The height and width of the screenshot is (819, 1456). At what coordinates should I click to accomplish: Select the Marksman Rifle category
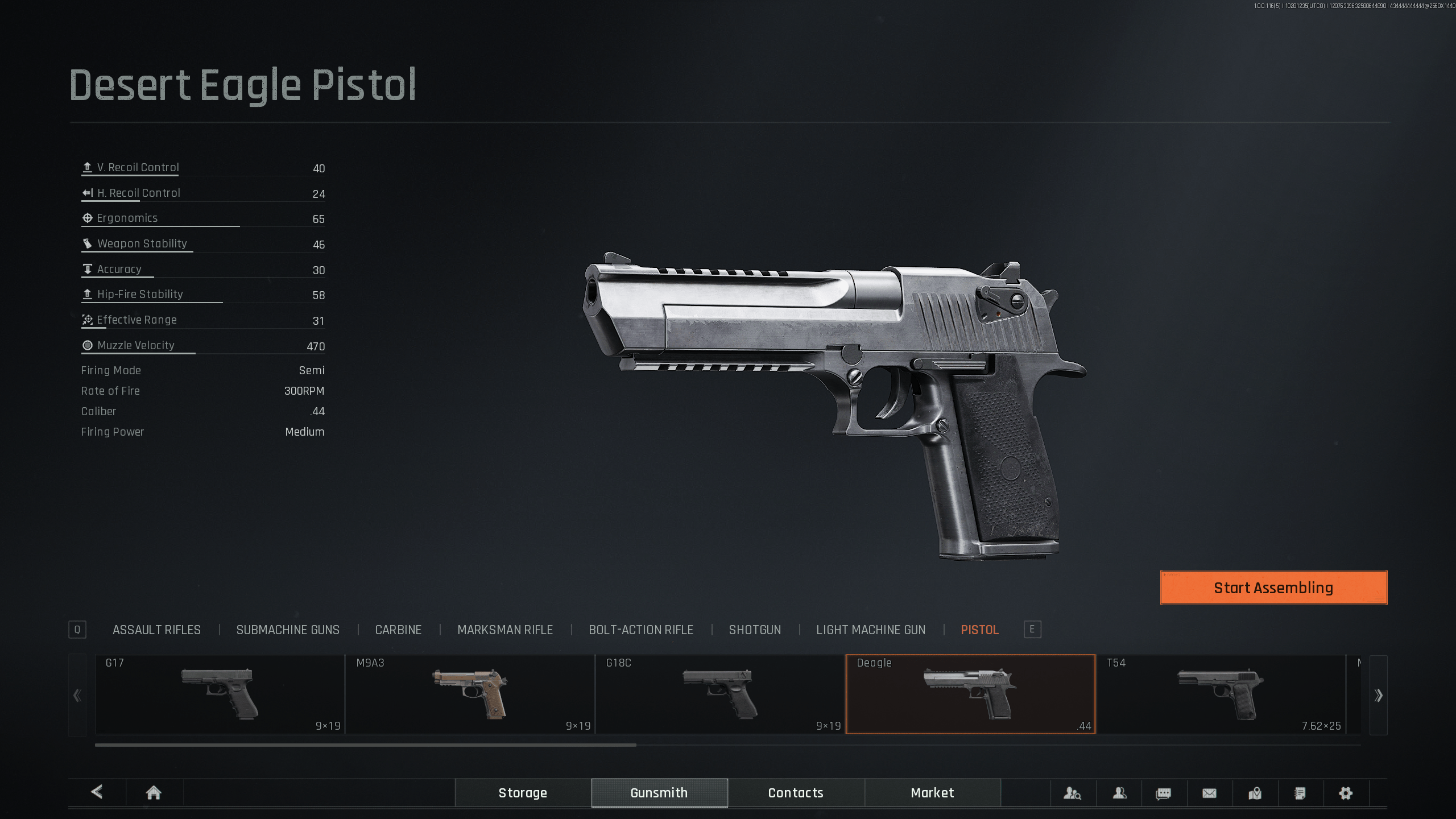click(505, 630)
